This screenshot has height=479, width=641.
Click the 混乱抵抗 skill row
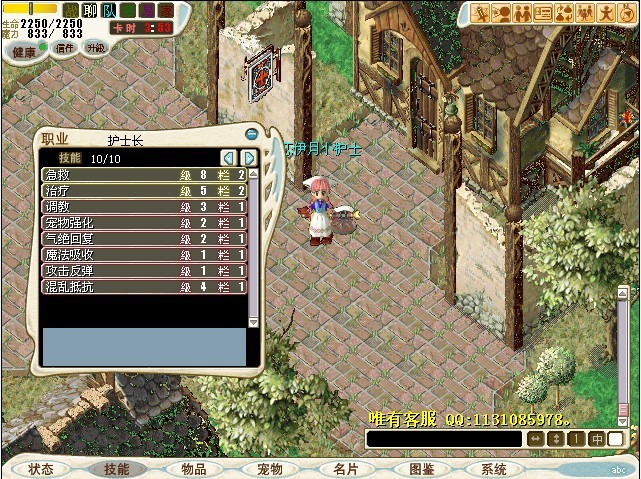click(144, 287)
